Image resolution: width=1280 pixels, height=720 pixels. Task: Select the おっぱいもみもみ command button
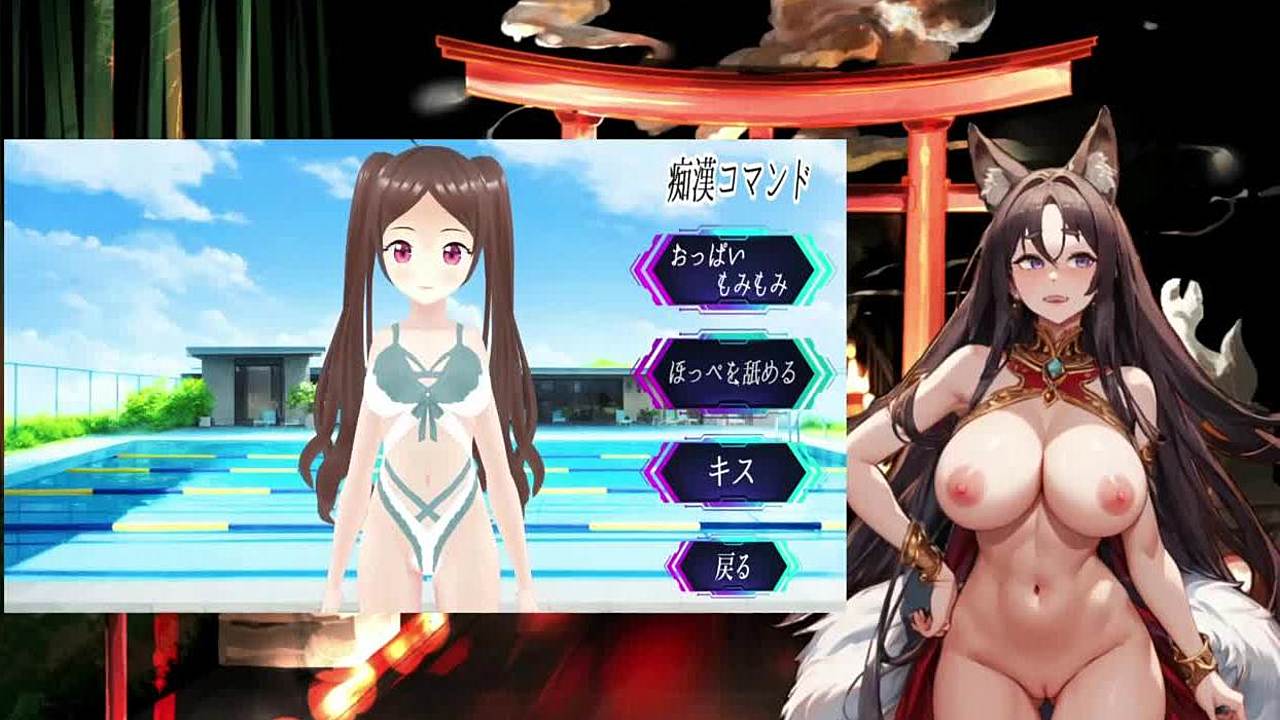733,270
